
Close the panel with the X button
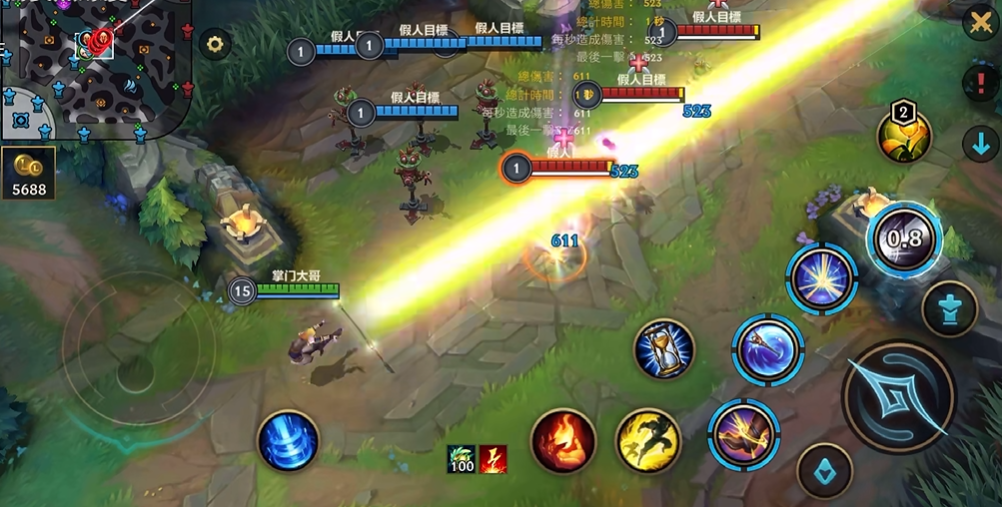tap(980, 23)
